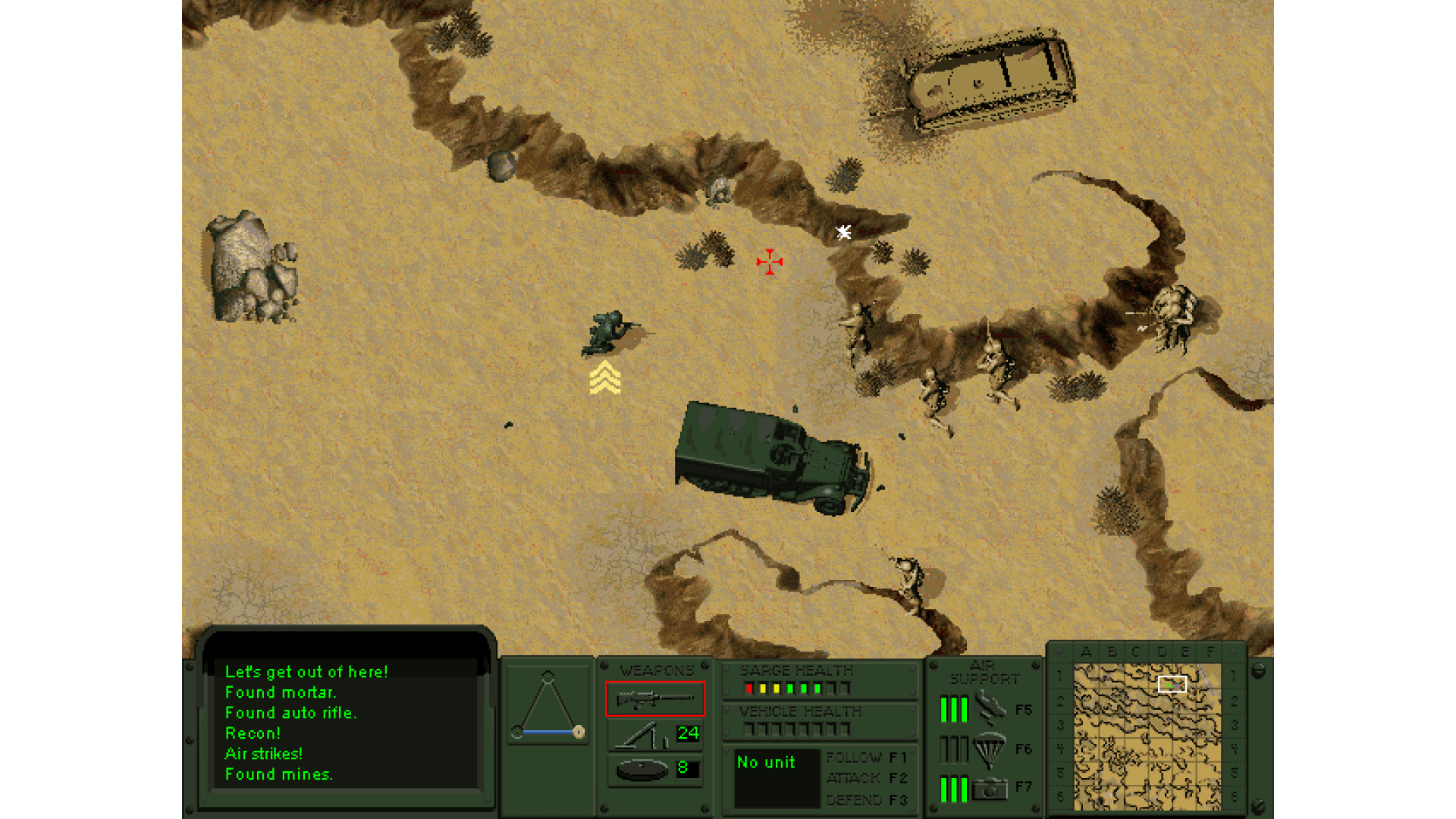Choose the DEFEND squad order
This screenshot has width=1456, height=819.
pyautogui.click(x=865, y=800)
